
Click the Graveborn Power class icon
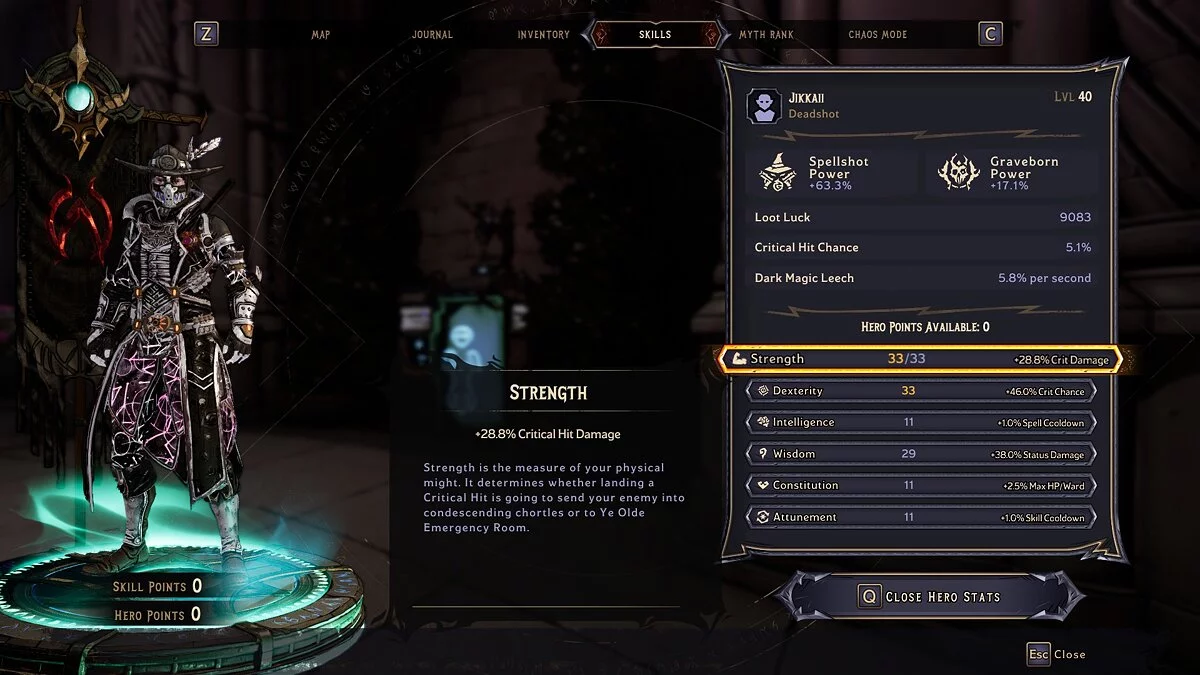click(958, 172)
